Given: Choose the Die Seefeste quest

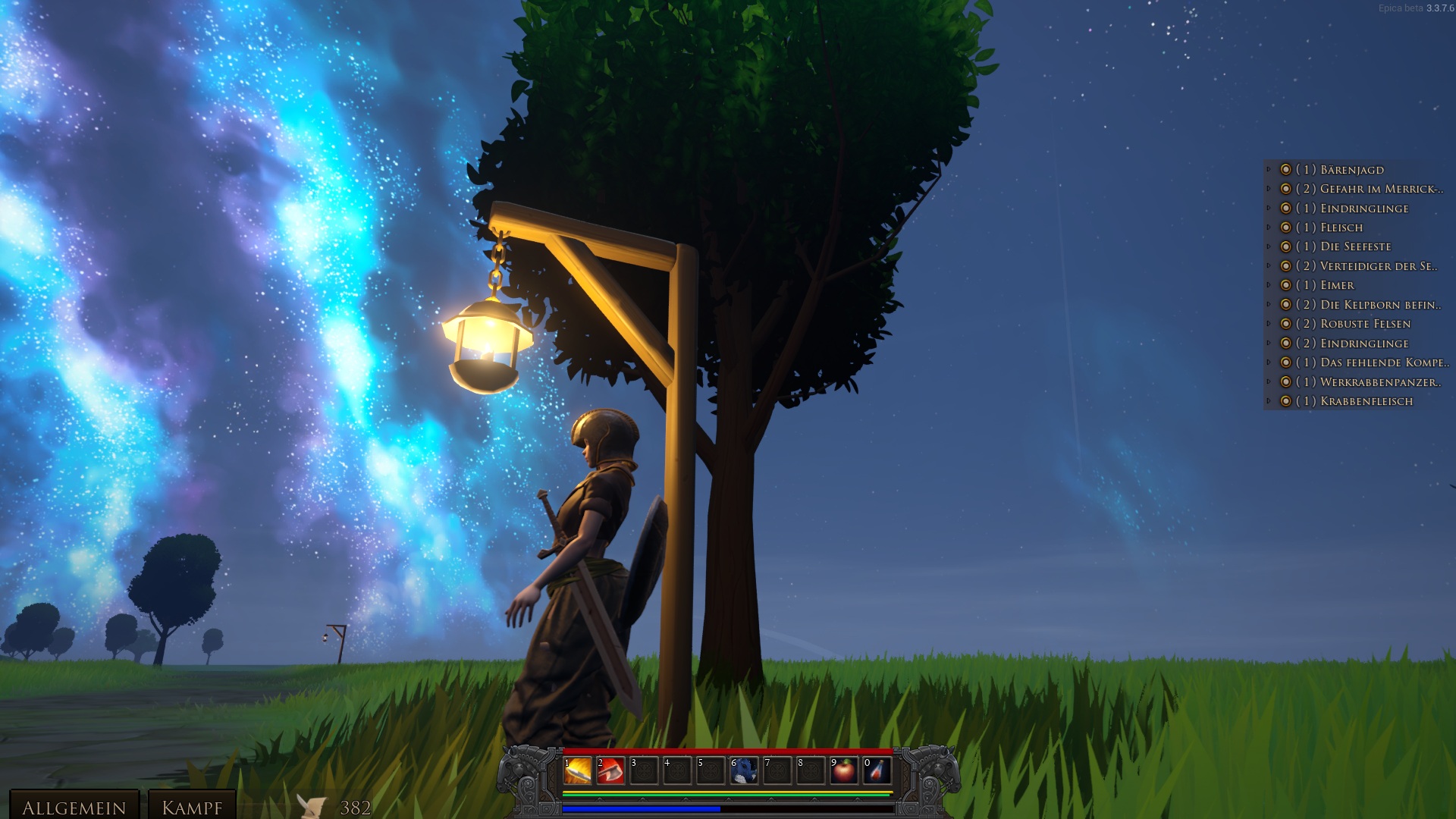Looking at the screenshot, I should [x=1355, y=246].
